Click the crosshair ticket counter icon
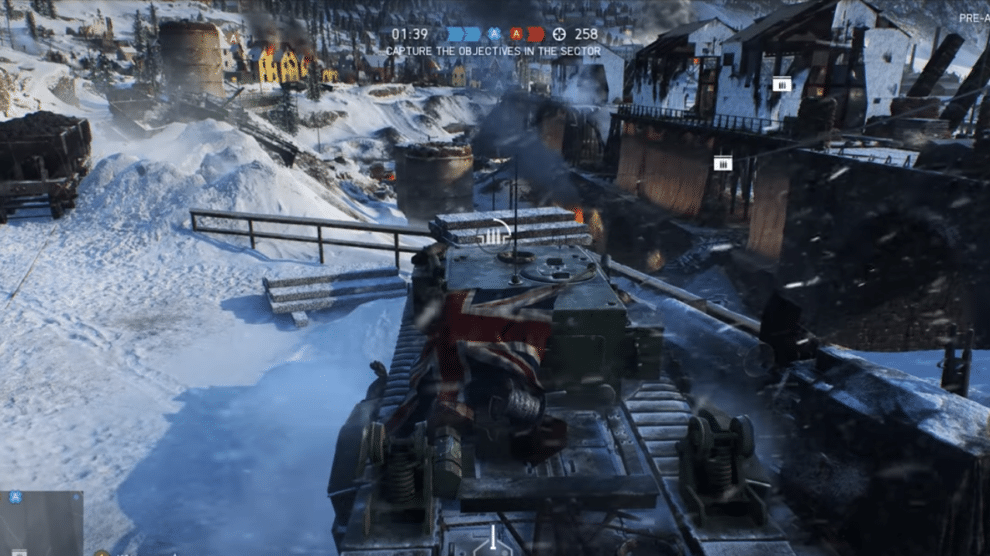The height and width of the screenshot is (556, 990). point(559,34)
